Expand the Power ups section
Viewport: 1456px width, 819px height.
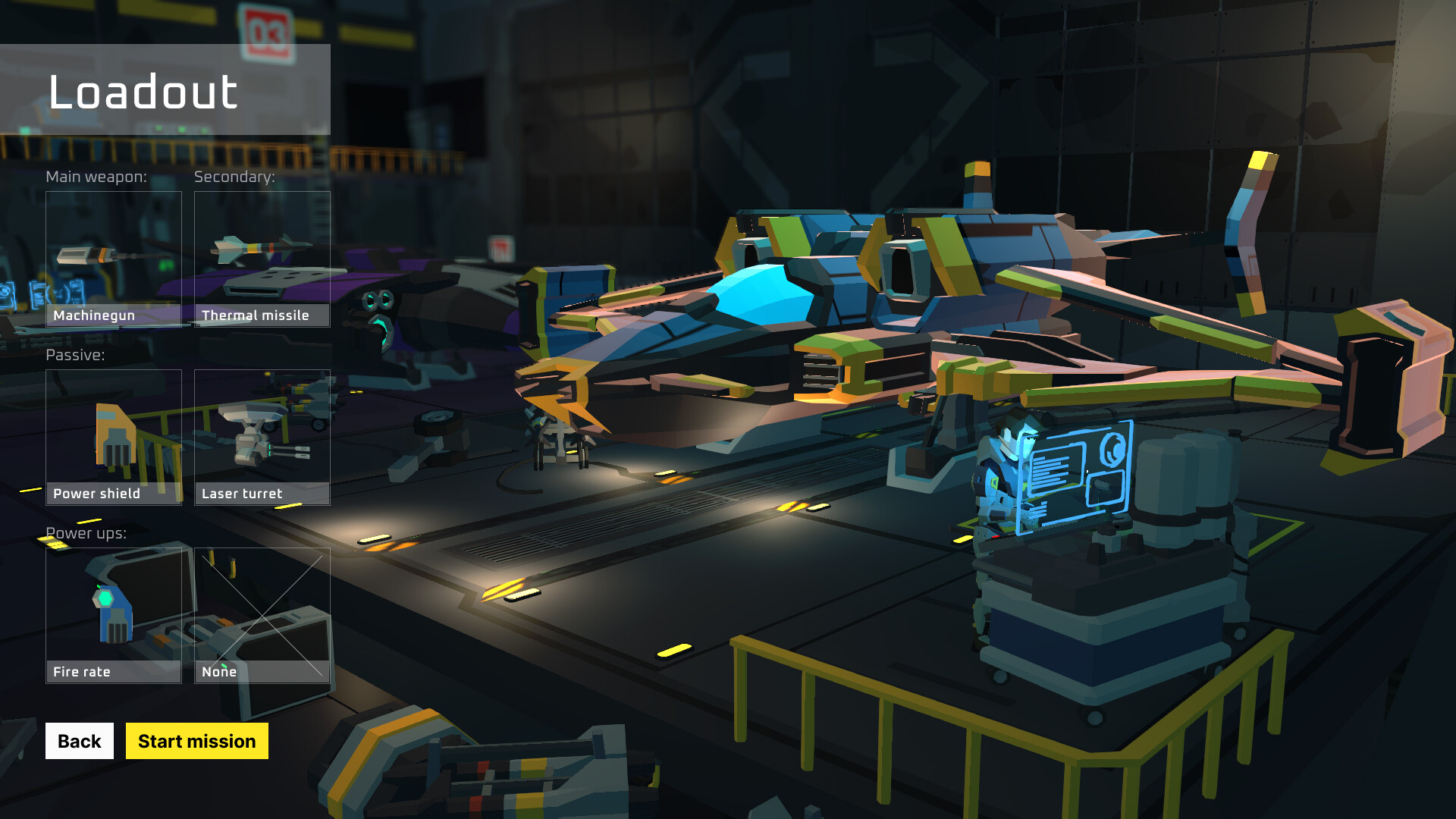pyautogui.click(x=86, y=532)
